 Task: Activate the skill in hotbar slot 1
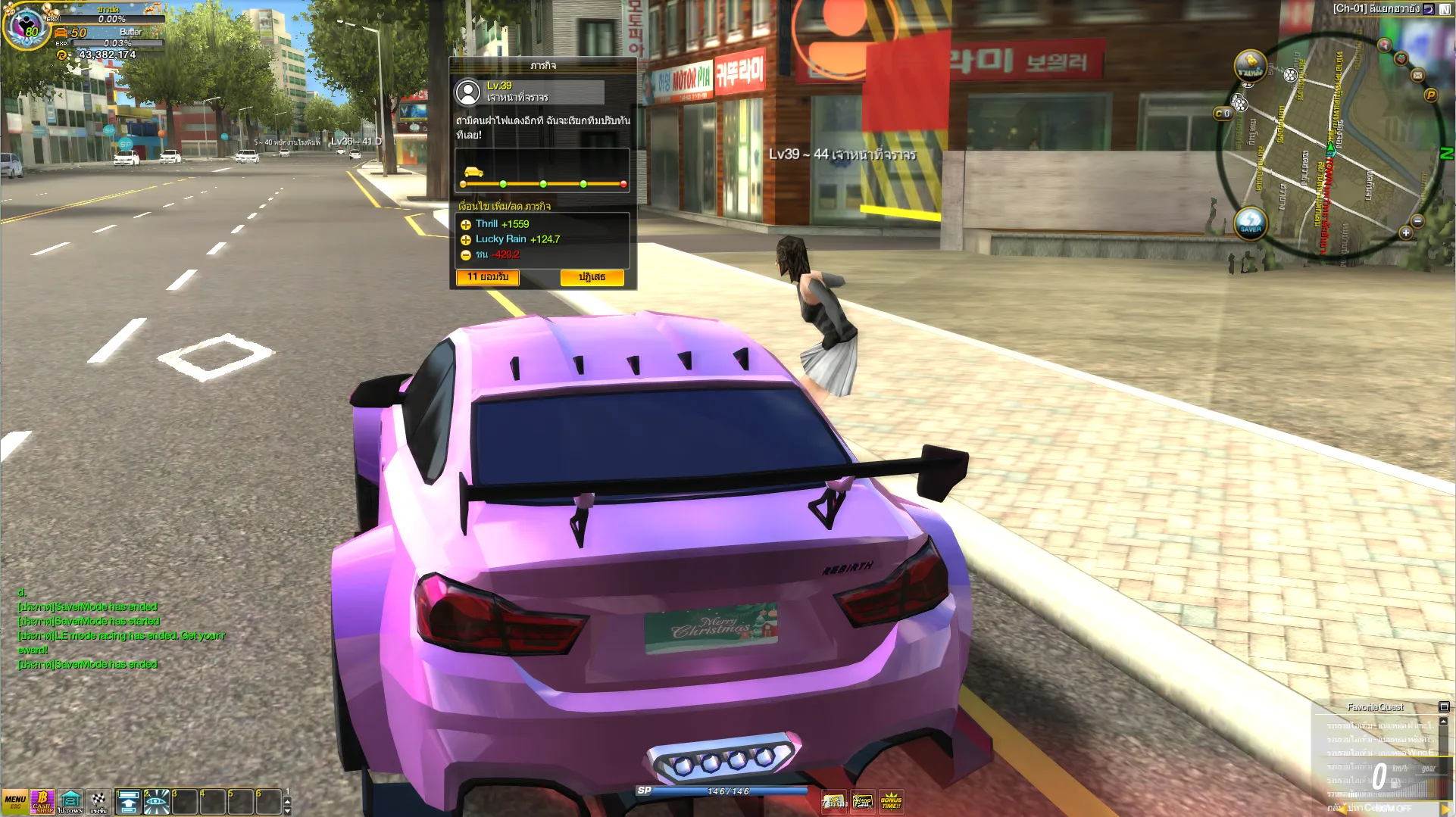pos(128,802)
